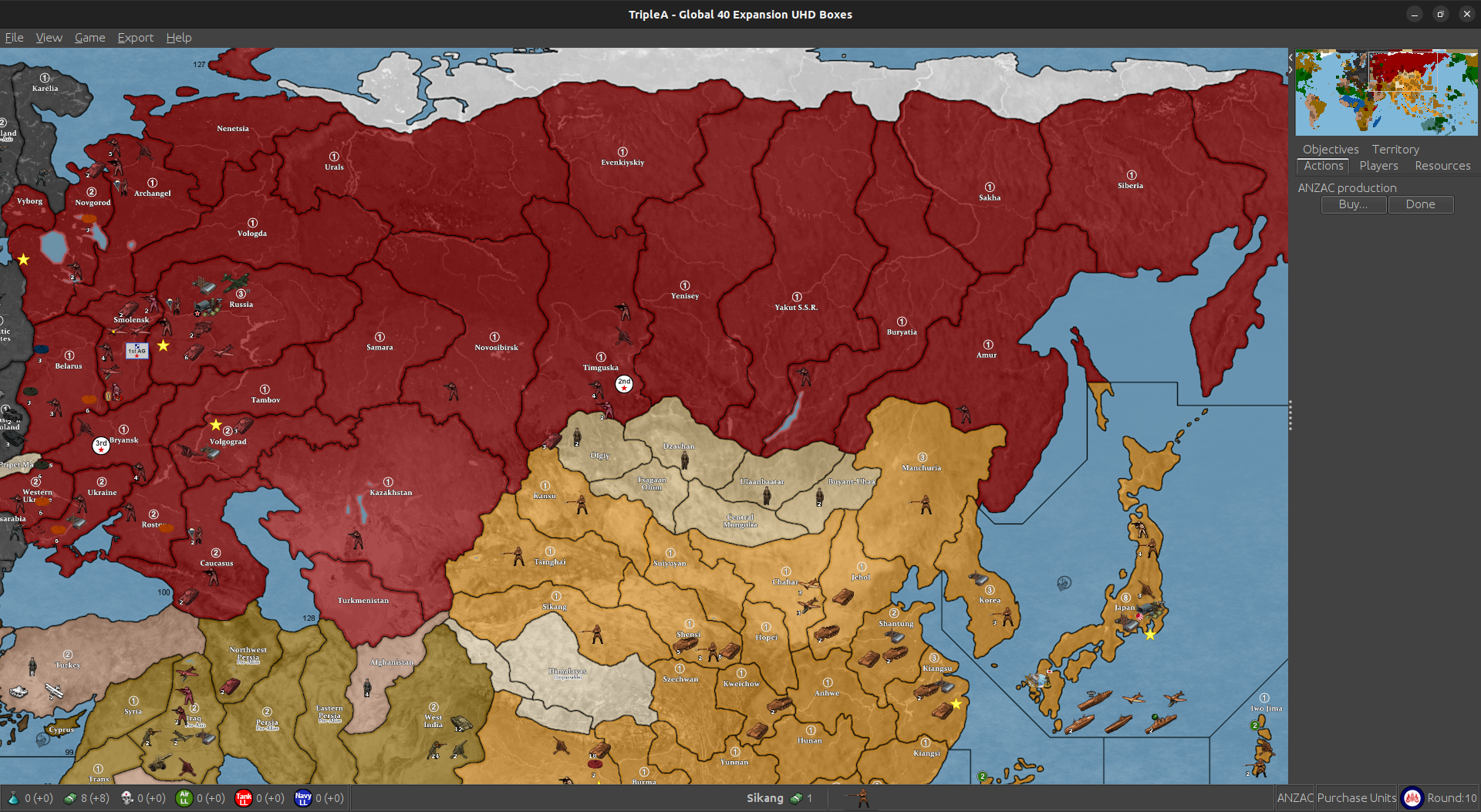Select the red Tank LL resource icon
This screenshot has height=812, width=1481.
(x=243, y=798)
